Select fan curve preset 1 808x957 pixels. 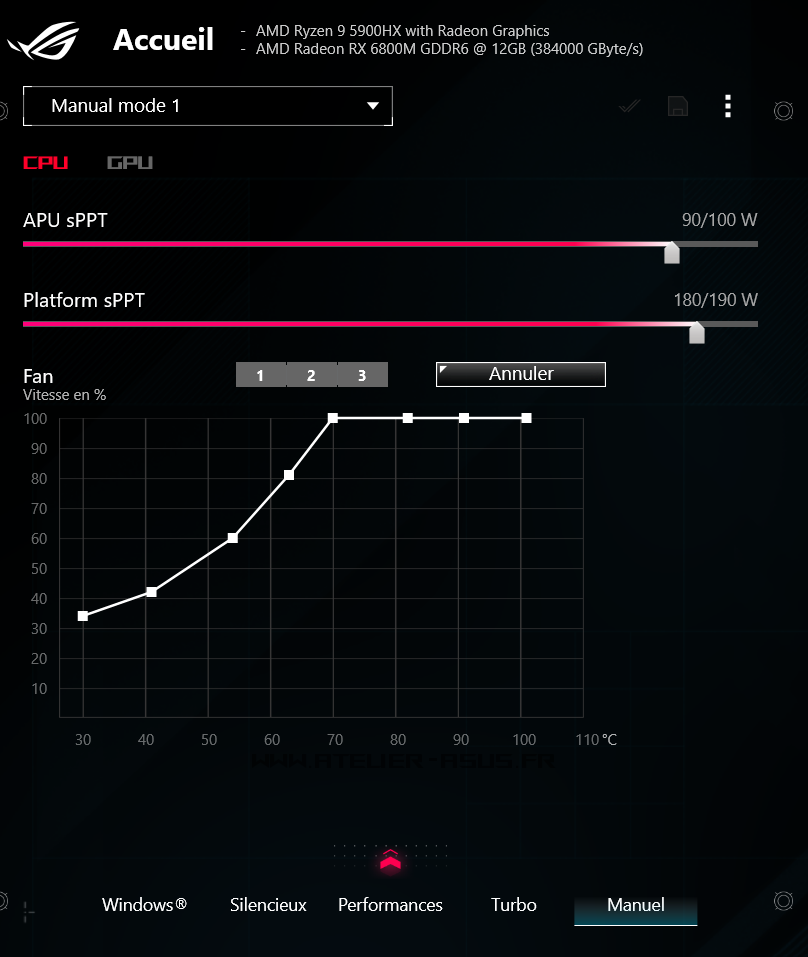point(260,375)
